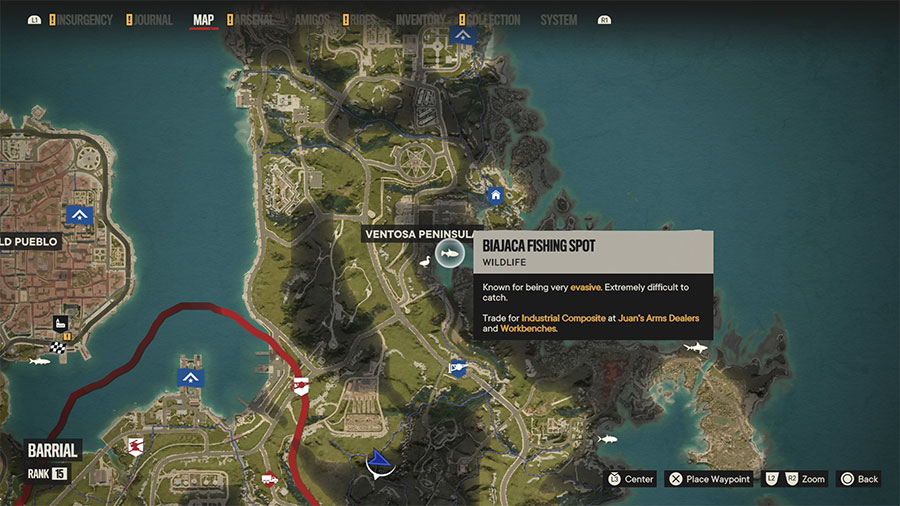Click the white duck wildlife marker
The image size is (900, 506).
[x=424, y=260]
